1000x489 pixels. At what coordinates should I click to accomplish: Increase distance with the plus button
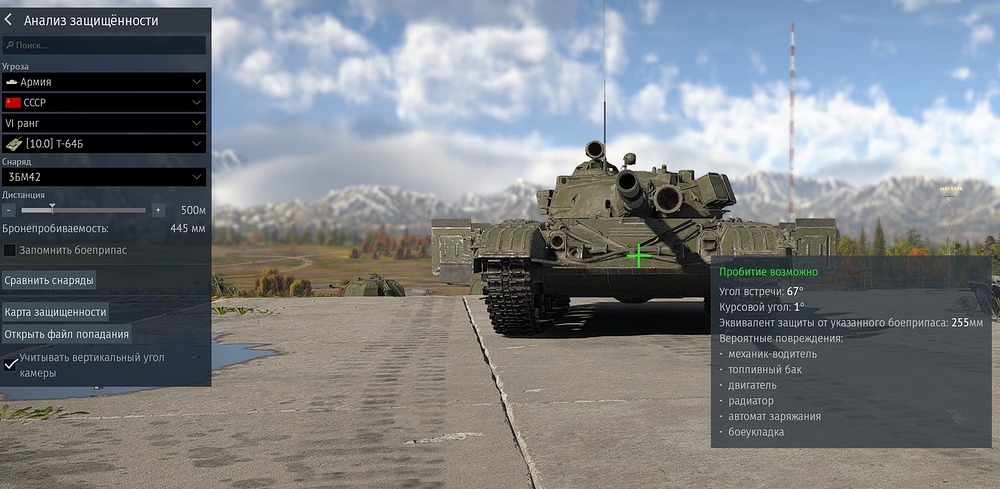(x=157, y=211)
